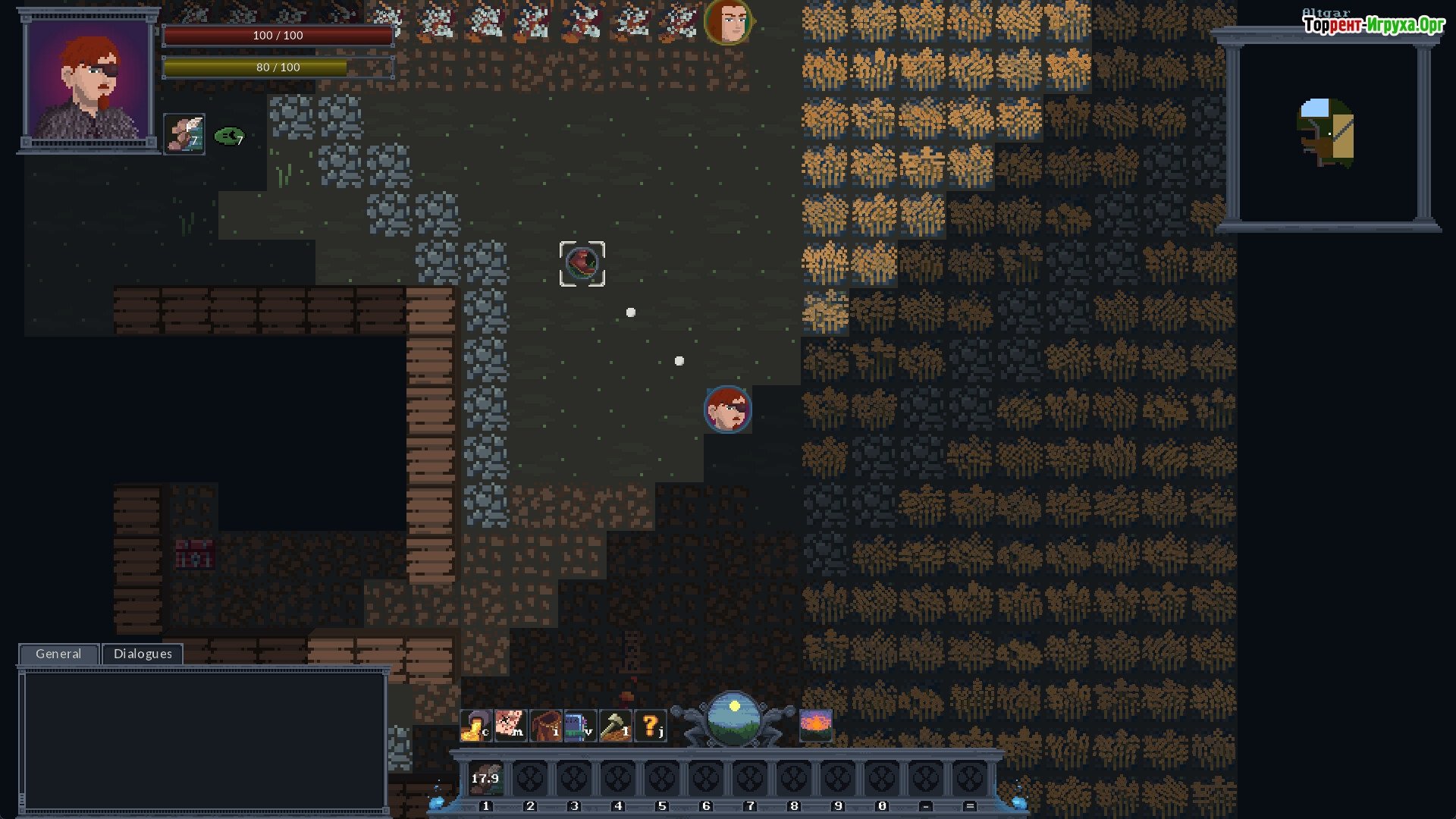Click inside the chat log box
Screen dimensions: 1456x819
point(203,739)
